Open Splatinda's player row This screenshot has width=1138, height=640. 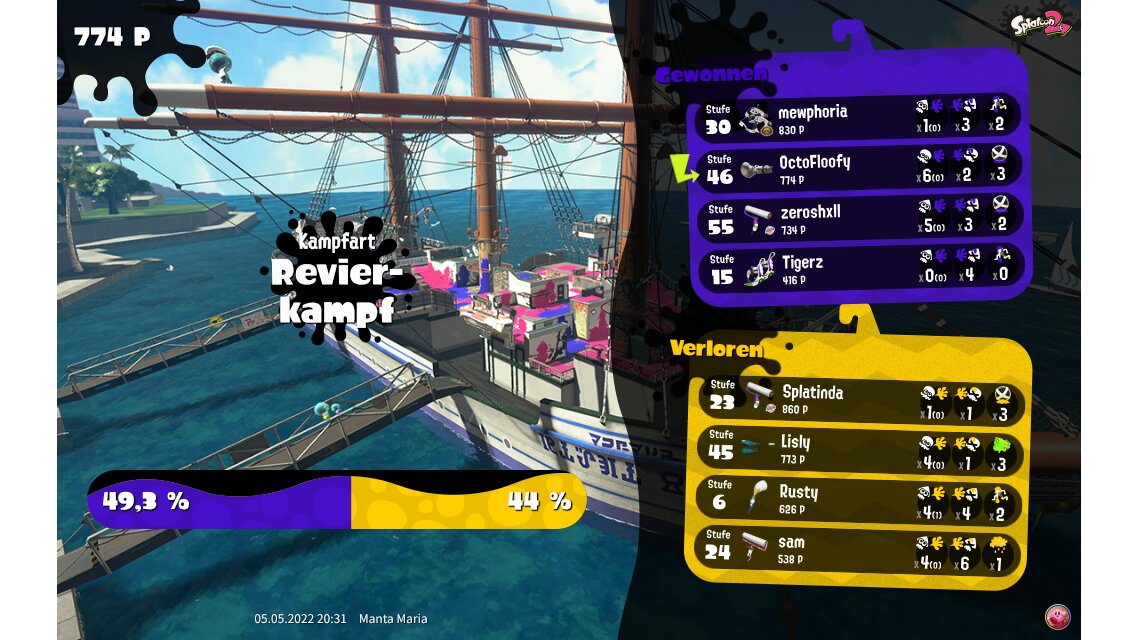(858, 399)
